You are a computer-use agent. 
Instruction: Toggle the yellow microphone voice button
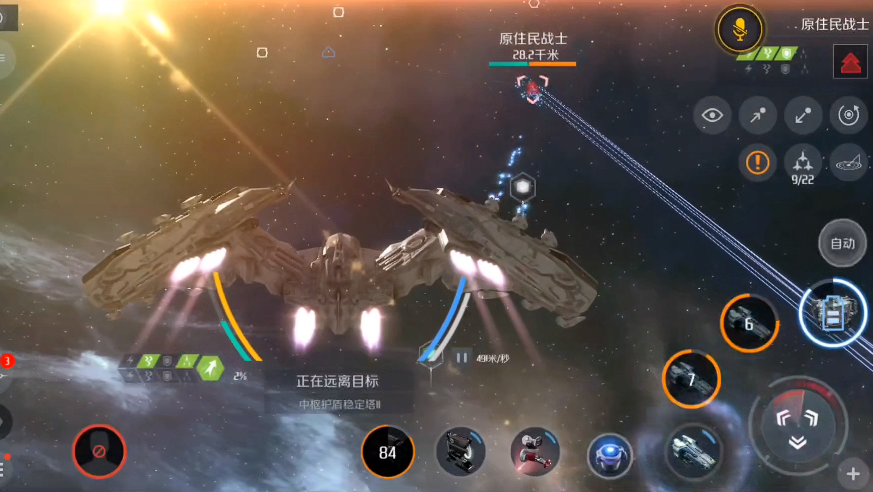tap(740, 30)
